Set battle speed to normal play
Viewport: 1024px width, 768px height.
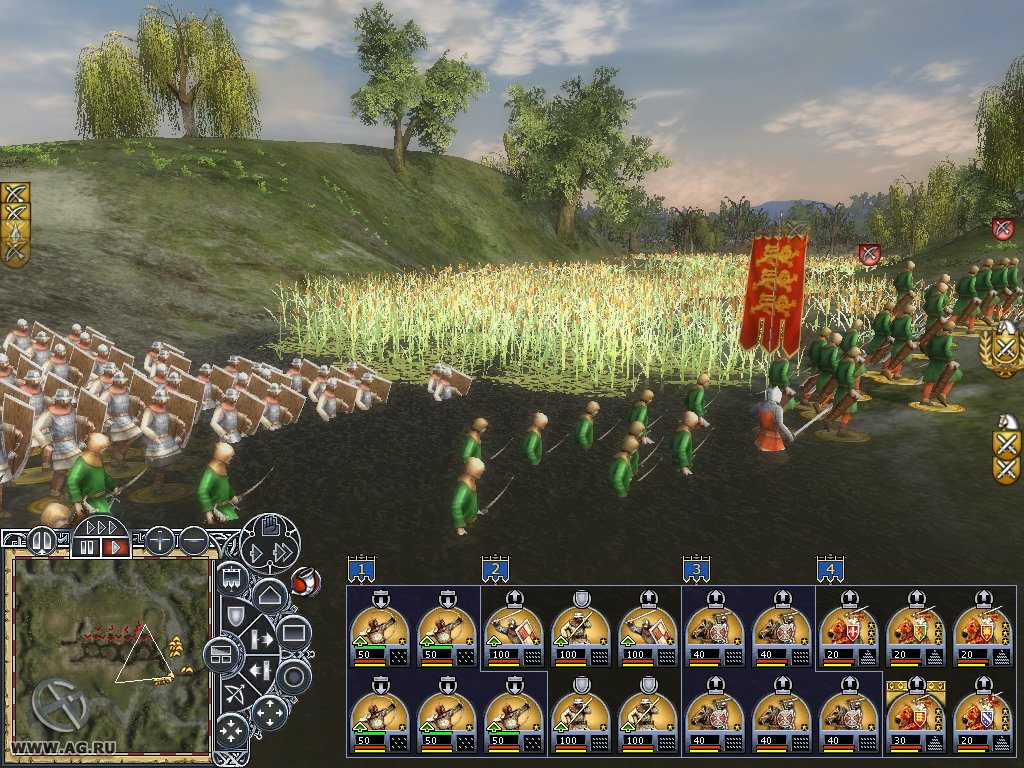coord(116,548)
